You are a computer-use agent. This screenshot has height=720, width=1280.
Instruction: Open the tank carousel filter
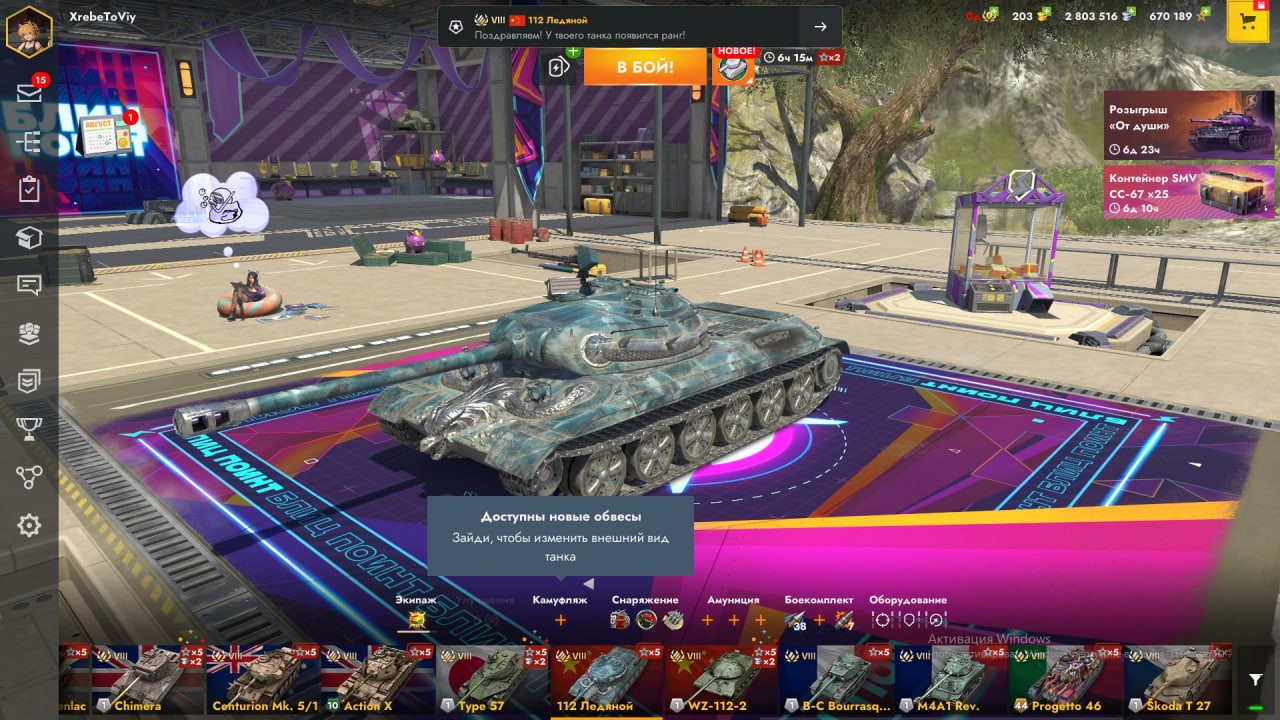[x=1256, y=680]
